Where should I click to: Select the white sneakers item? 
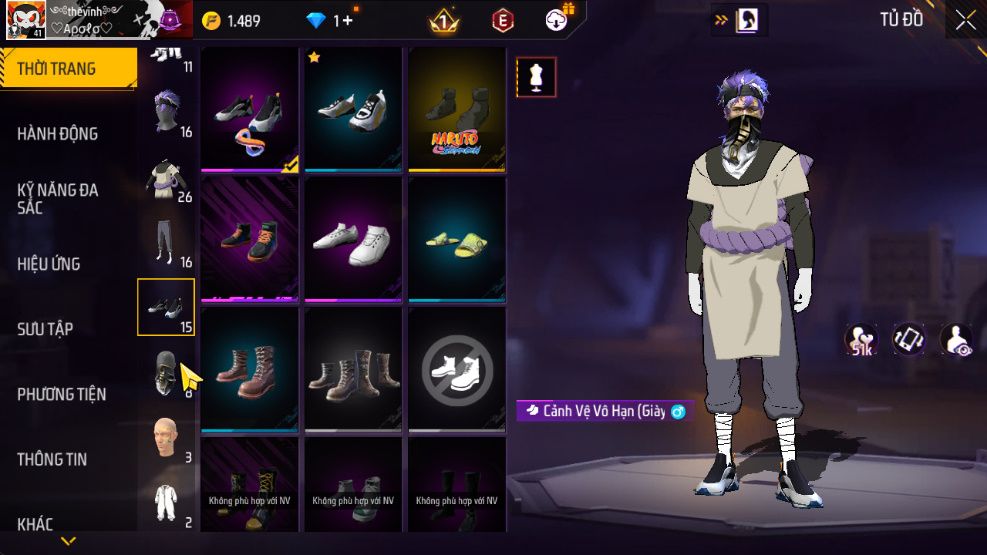[x=353, y=239]
